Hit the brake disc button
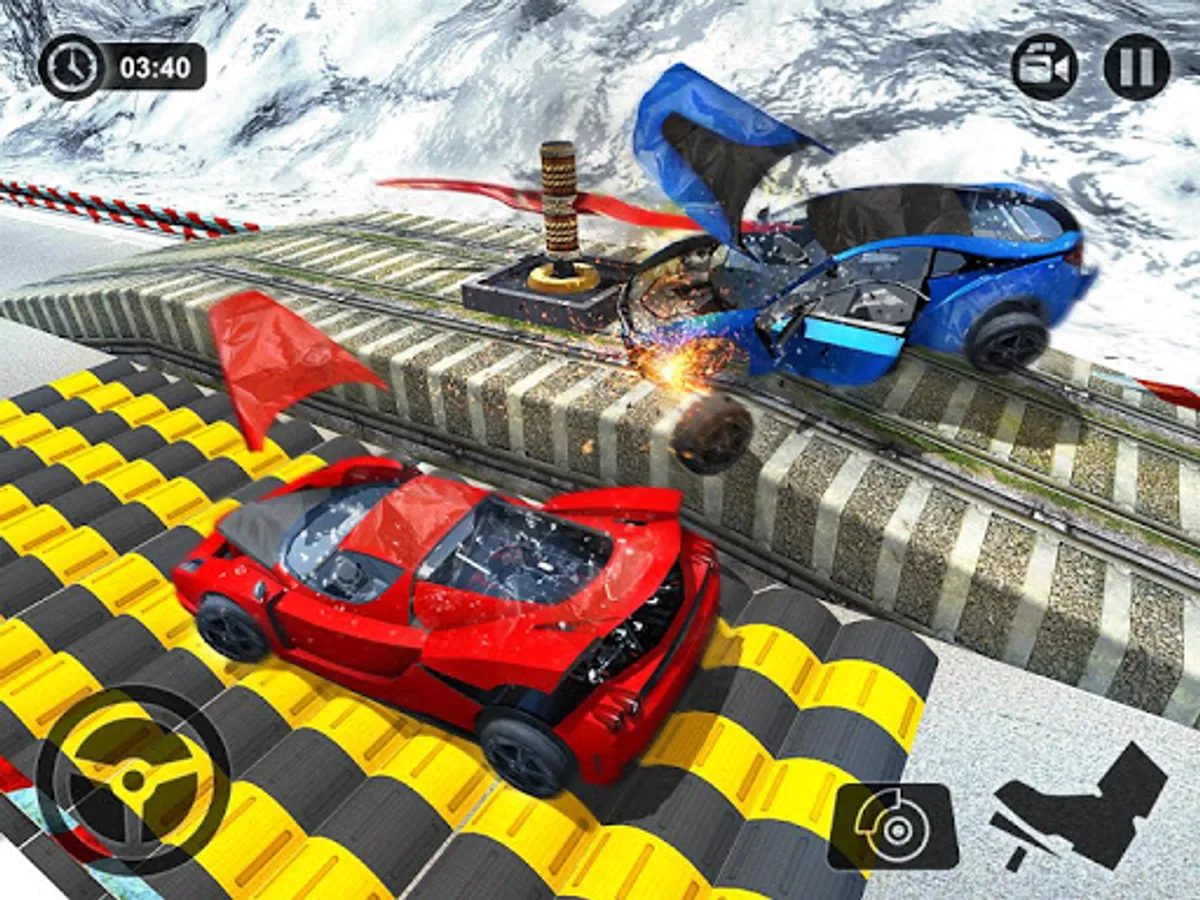Image resolution: width=1200 pixels, height=900 pixels. (892, 825)
